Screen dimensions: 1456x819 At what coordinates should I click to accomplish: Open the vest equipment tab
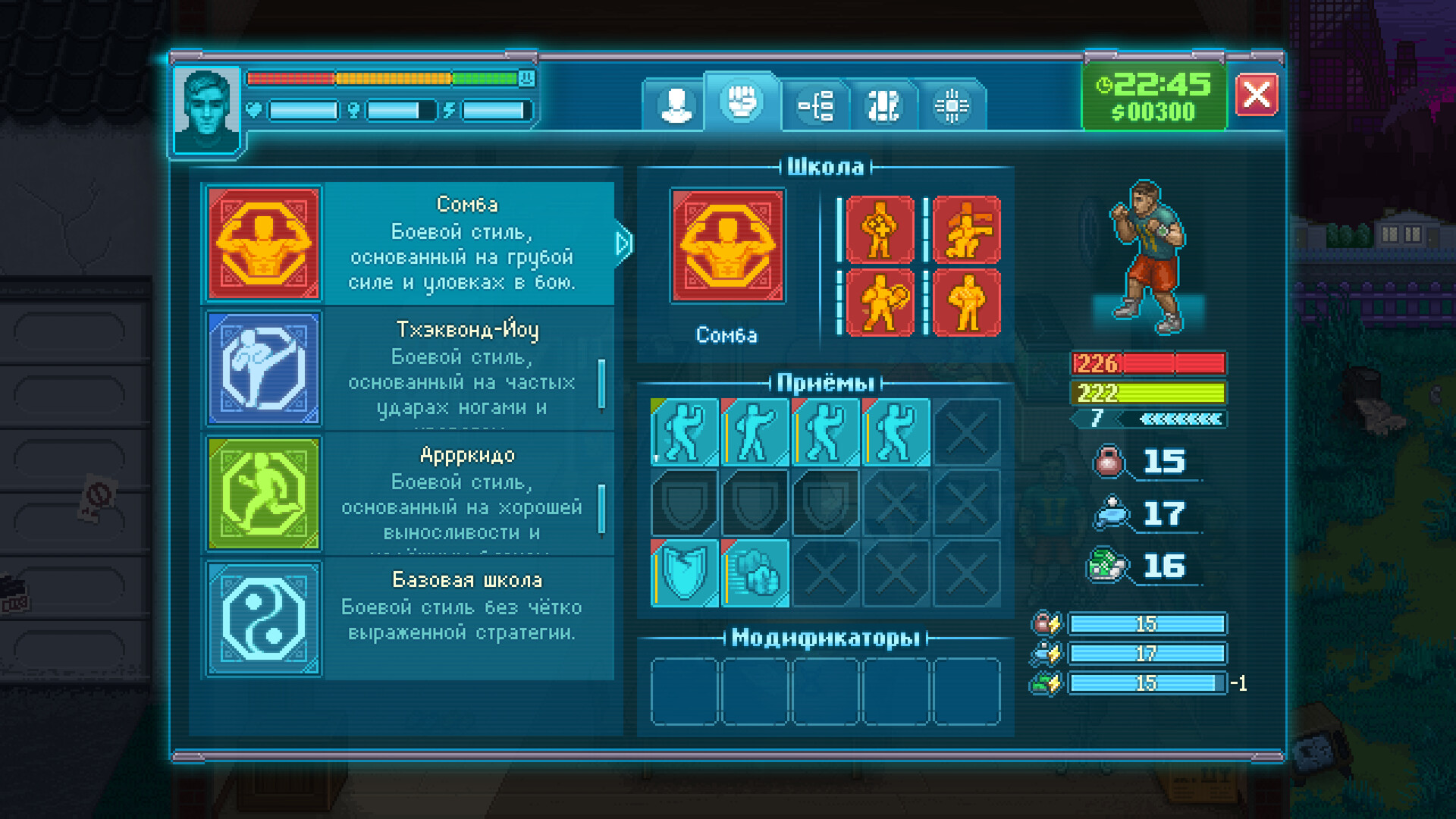click(x=883, y=105)
